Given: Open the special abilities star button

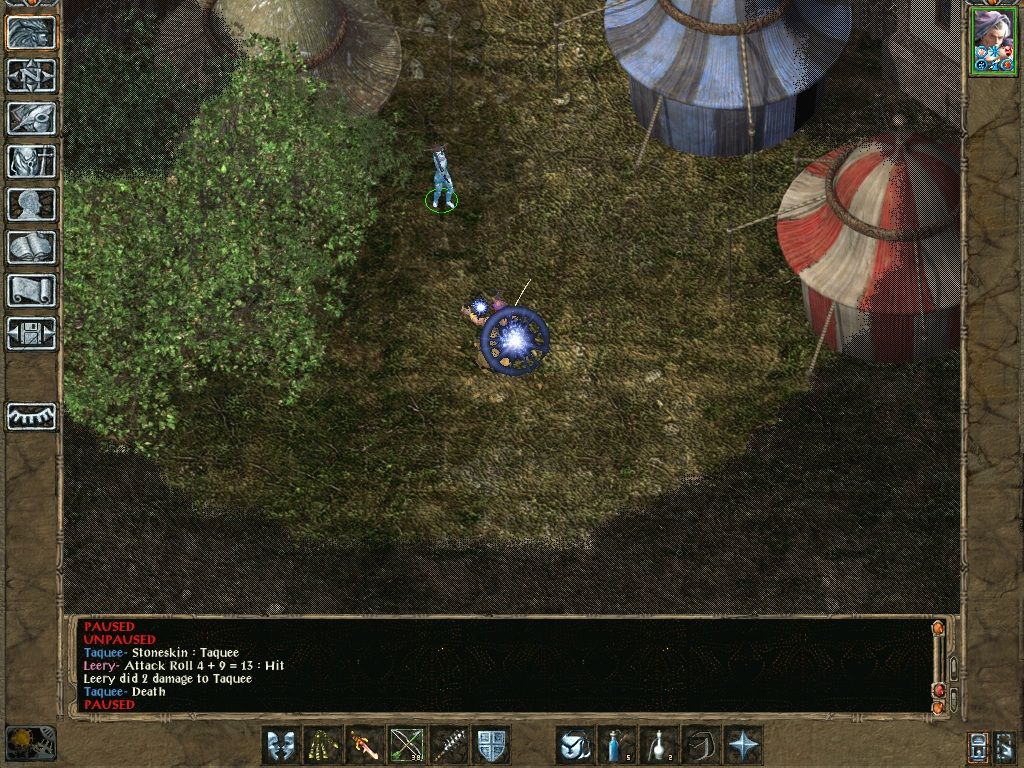Looking at the screenshot, I should [743, 746].
